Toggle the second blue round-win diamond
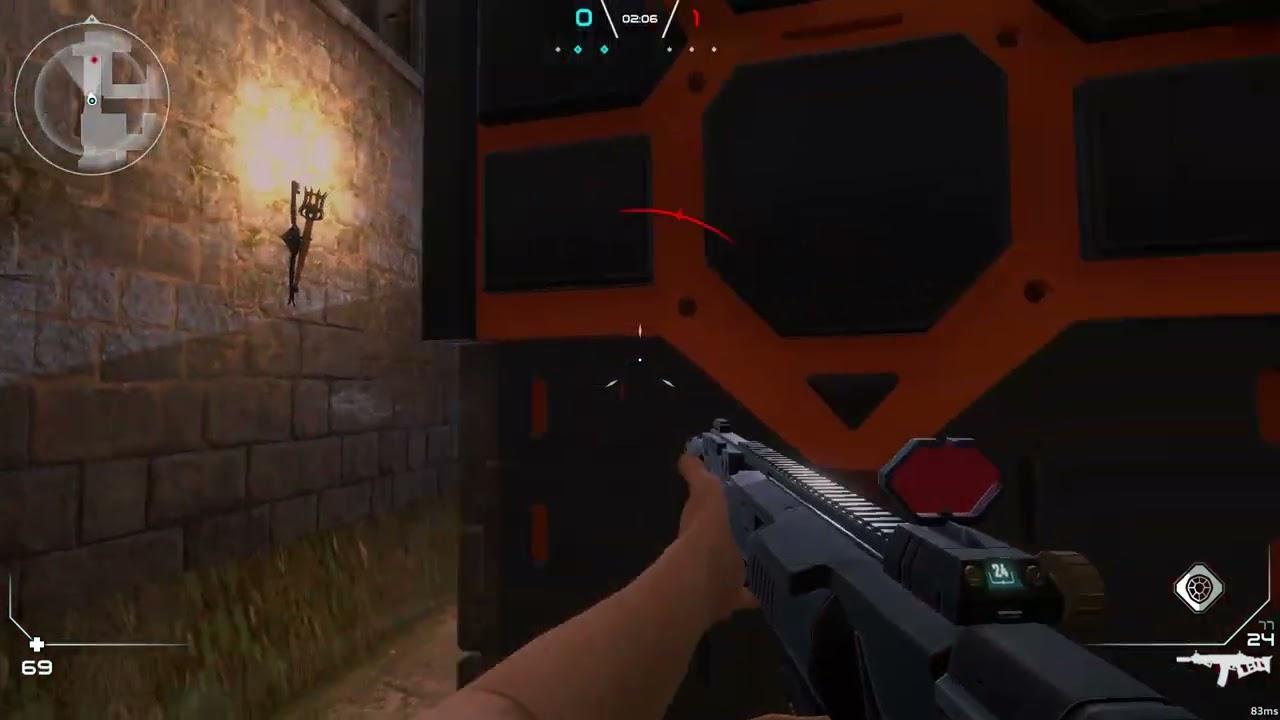The height and width of the screenshot is (720, 1280). (x=604, y=48)
